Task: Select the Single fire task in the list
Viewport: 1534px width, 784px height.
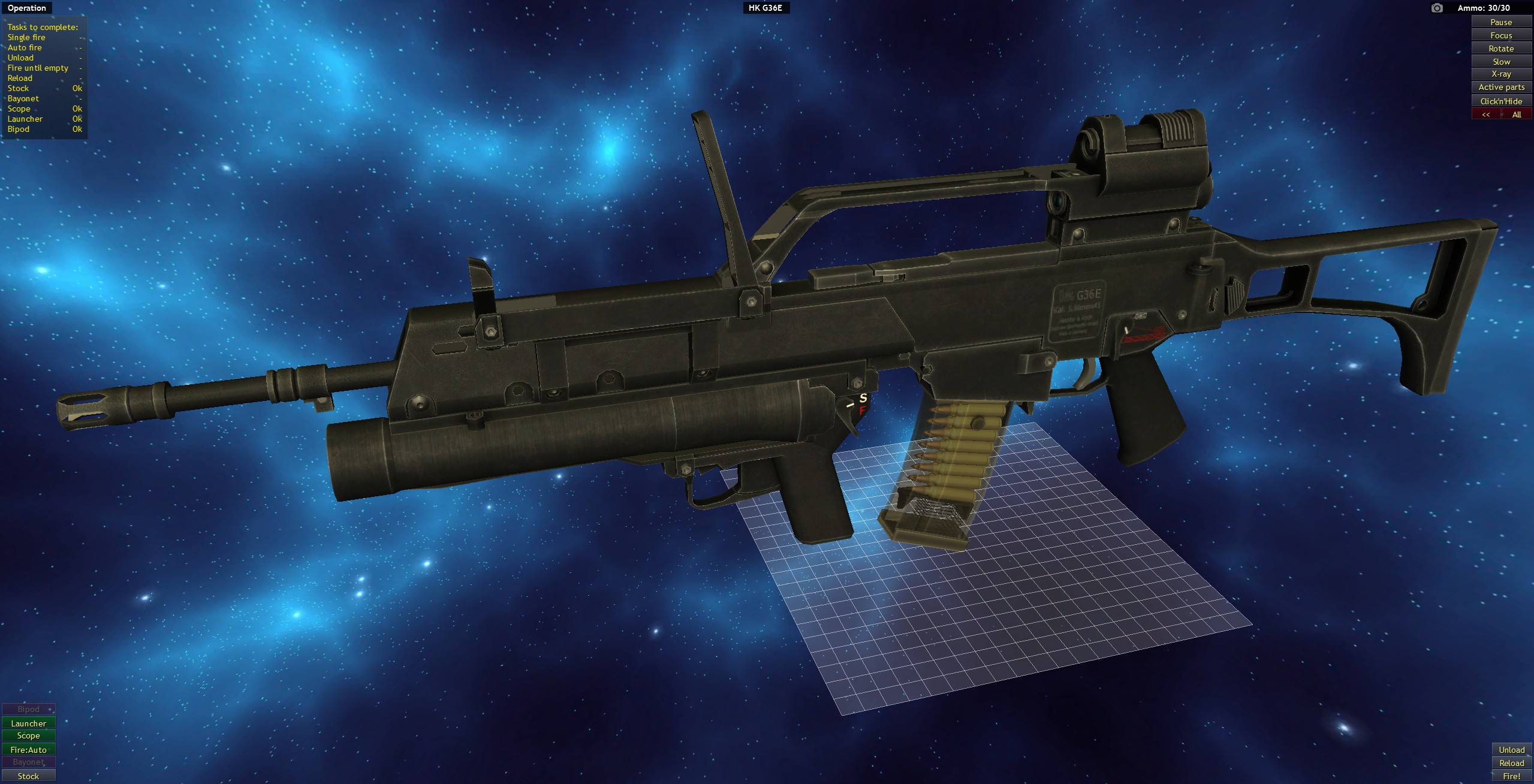Action: pos(27,37)
